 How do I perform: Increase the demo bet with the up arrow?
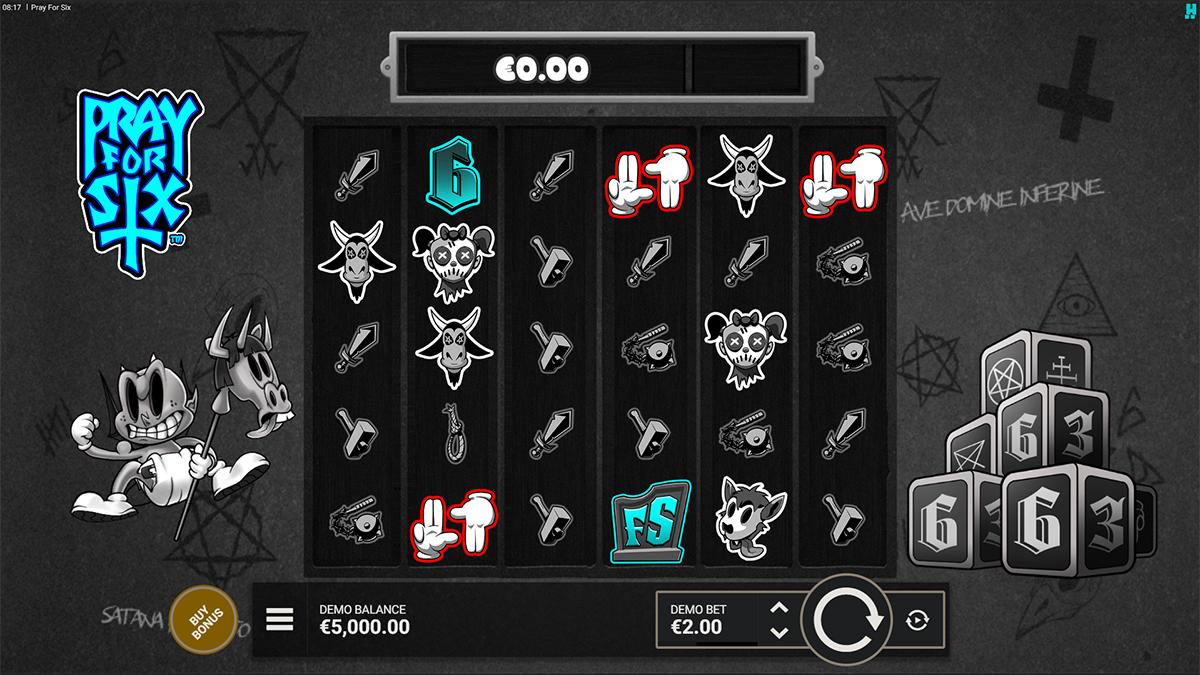(780, 607)
